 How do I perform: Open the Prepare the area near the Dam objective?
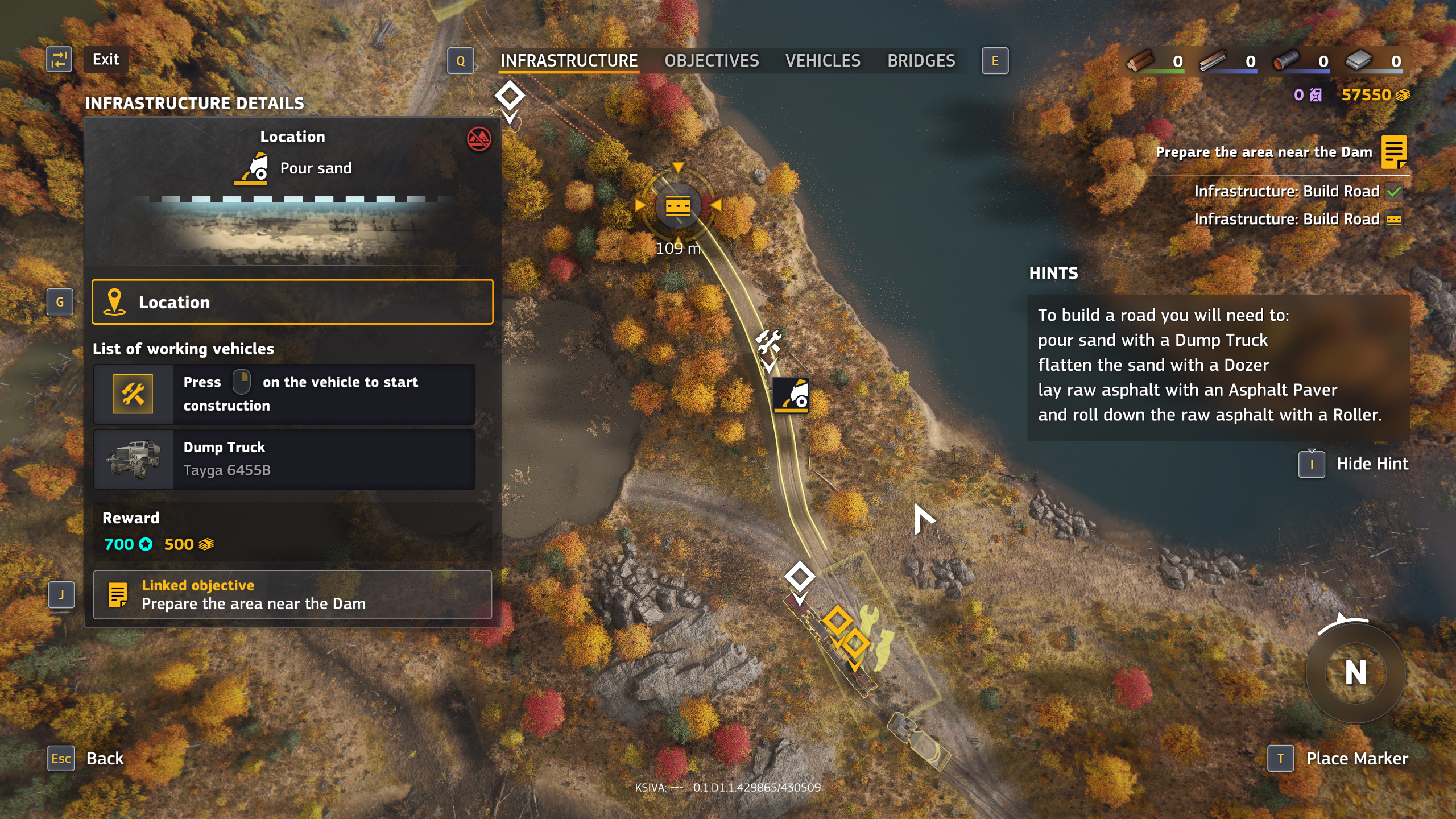[x=1264, y=152]
